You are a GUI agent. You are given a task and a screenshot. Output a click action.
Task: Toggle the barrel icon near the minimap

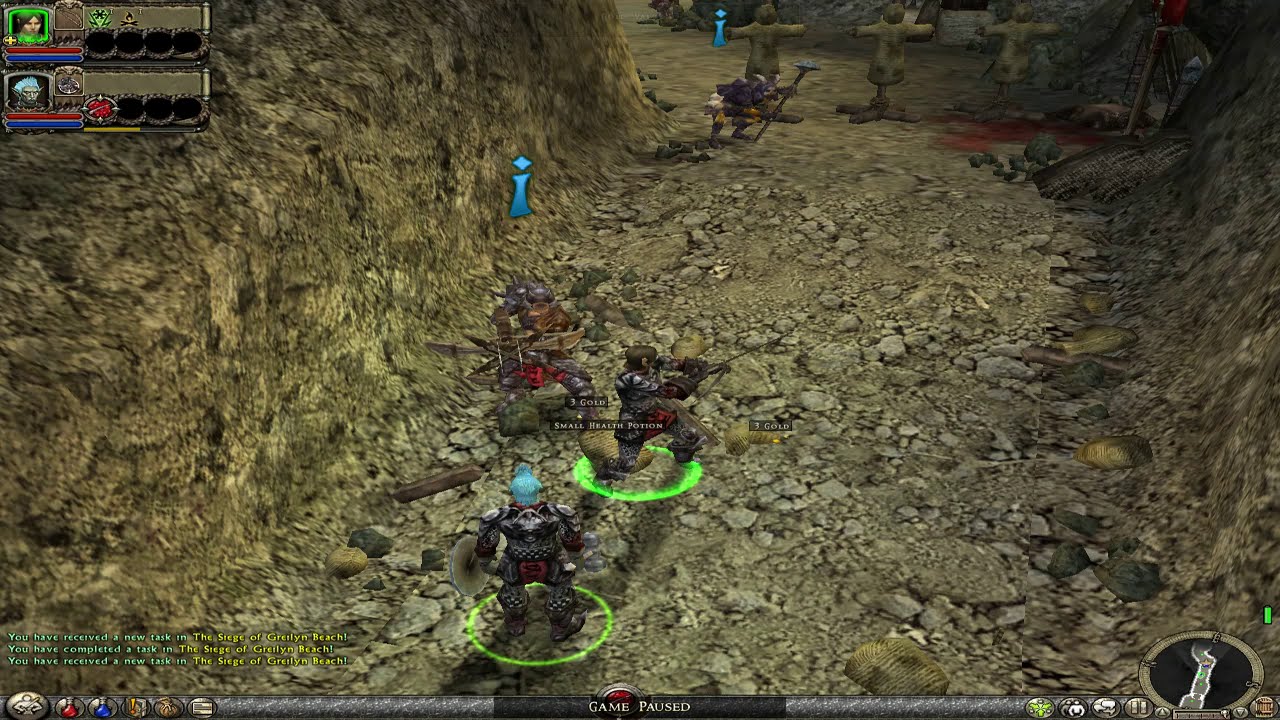(1263, 706)
